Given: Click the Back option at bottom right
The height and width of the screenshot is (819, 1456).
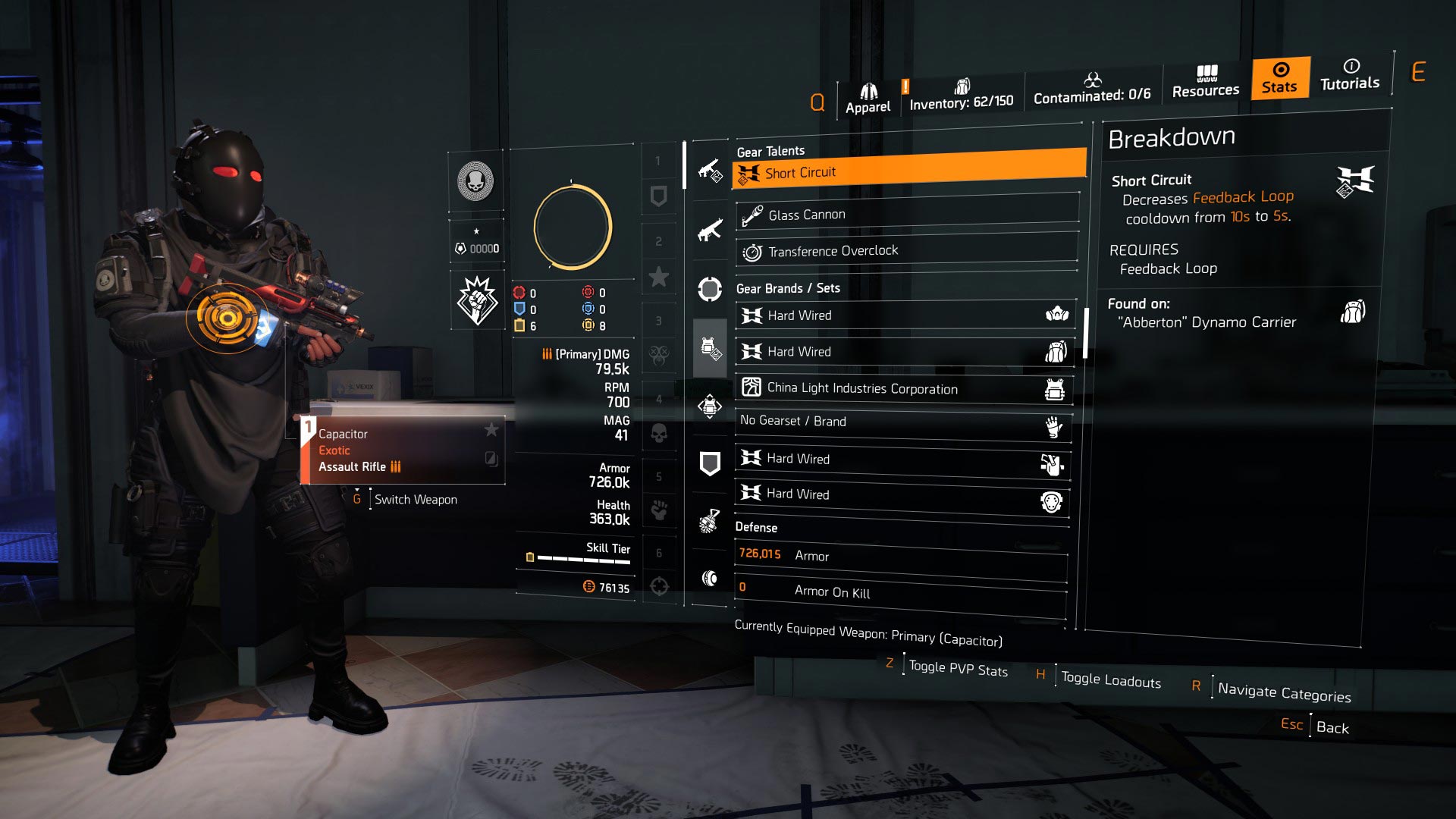Looking at the screenshot, I should [1333, 726].
